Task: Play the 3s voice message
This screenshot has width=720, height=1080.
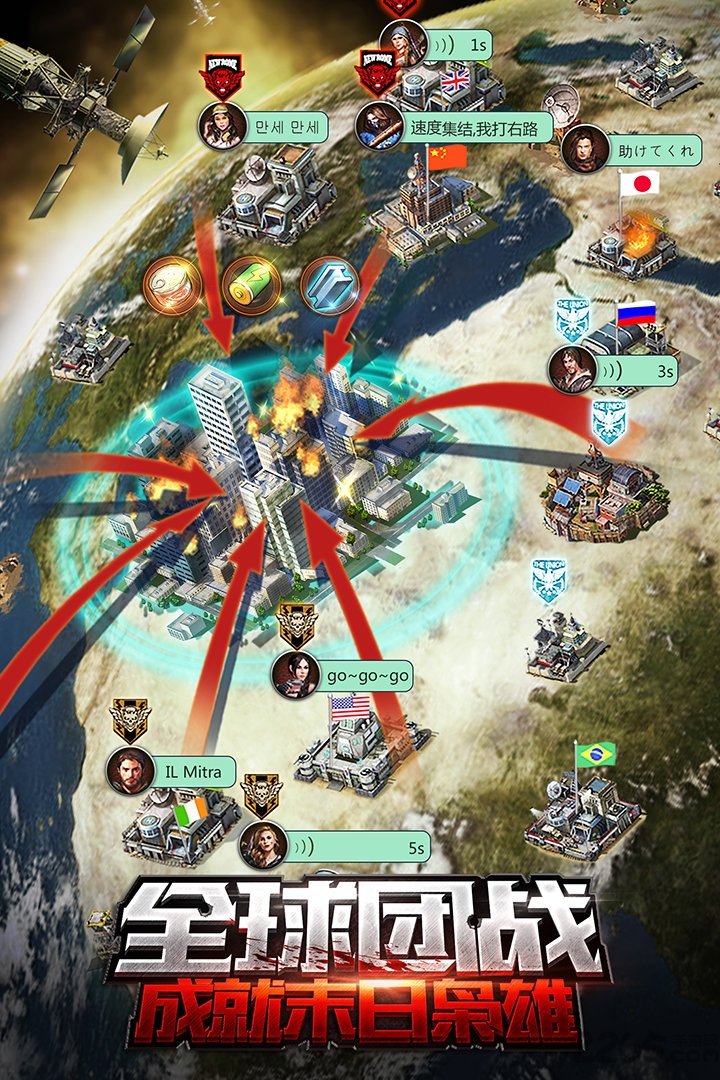Action: coord(639,371)
